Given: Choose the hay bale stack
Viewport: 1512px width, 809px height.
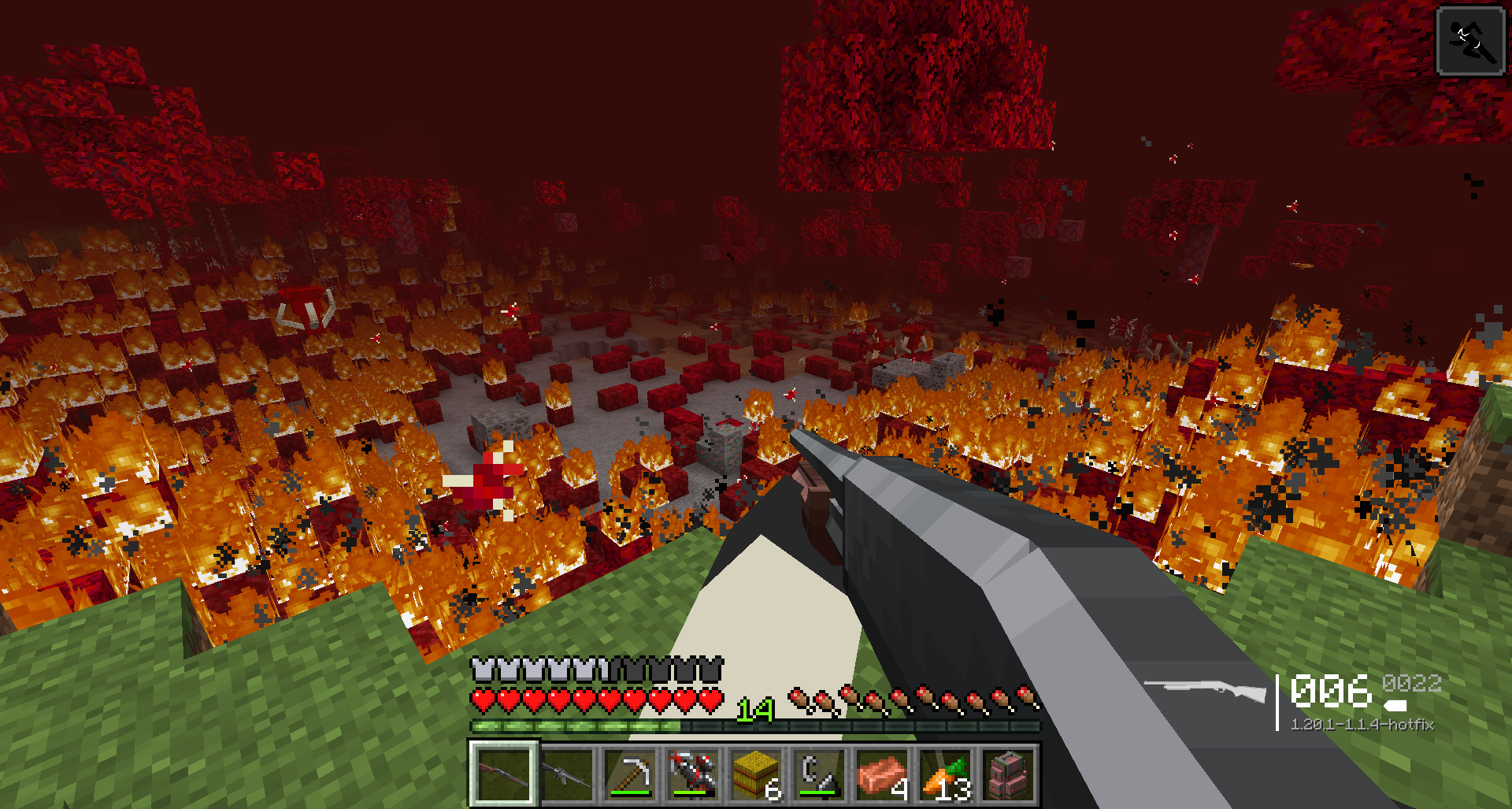Looking at the screenshot, I should coord(756,774).
